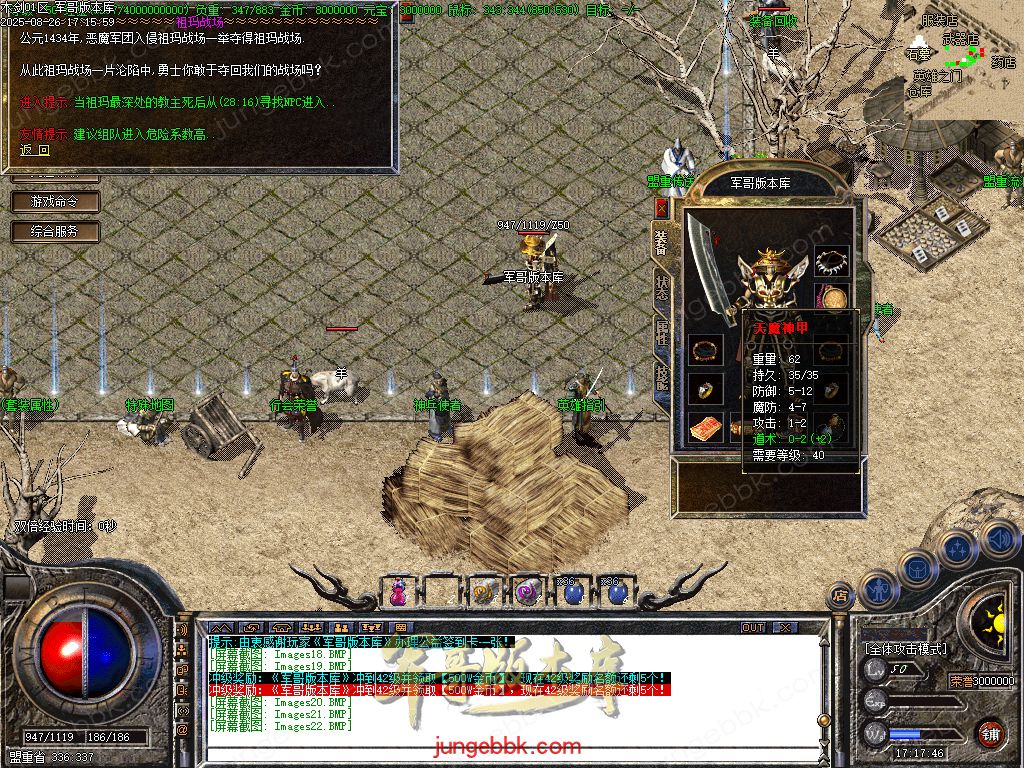This screenshot has height=768, width=1024.
Task: Click the minimap in the corner
Action: pyautogui.click(x=960, y=60)
